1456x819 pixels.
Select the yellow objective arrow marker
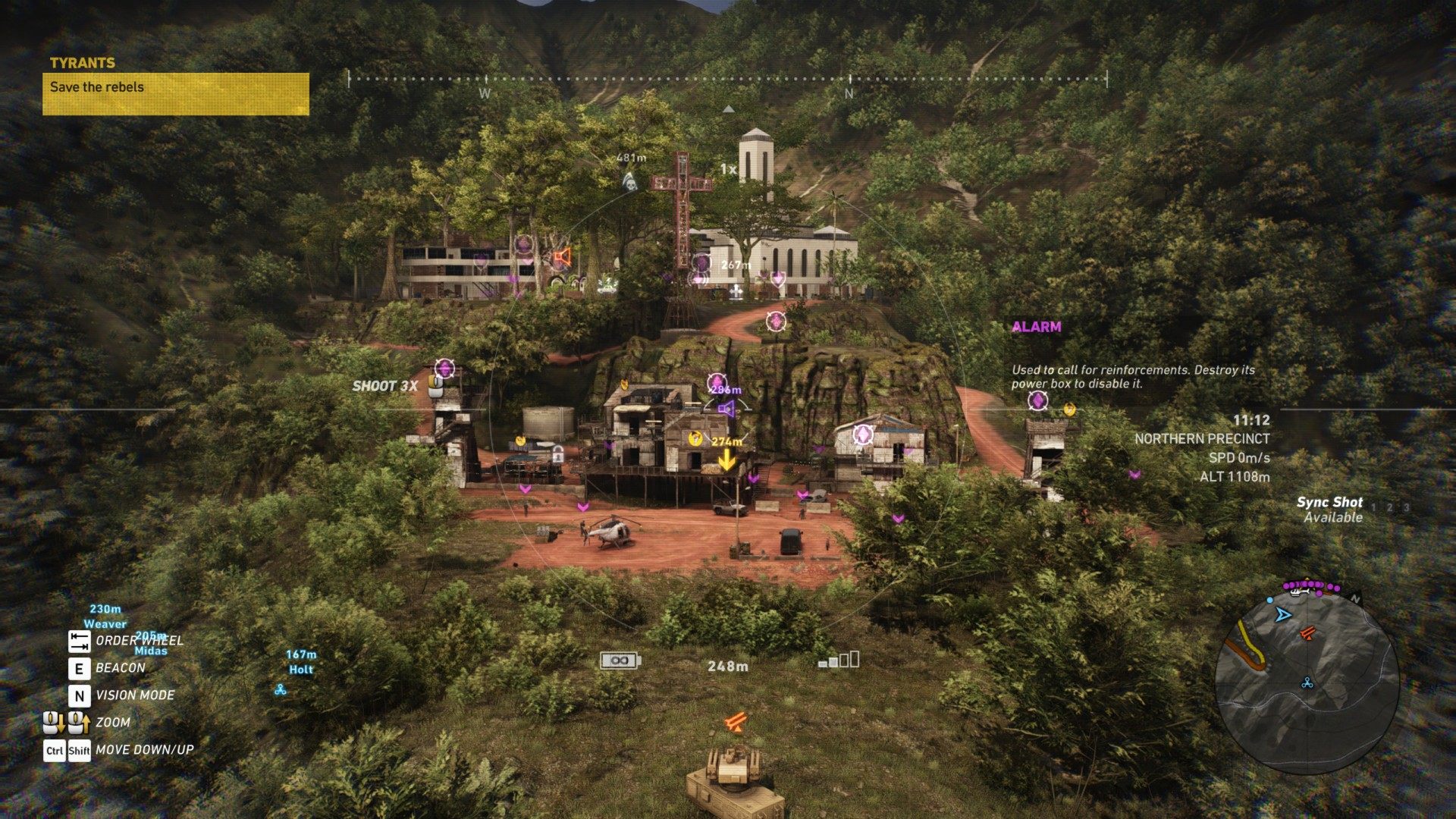point(726,460)
